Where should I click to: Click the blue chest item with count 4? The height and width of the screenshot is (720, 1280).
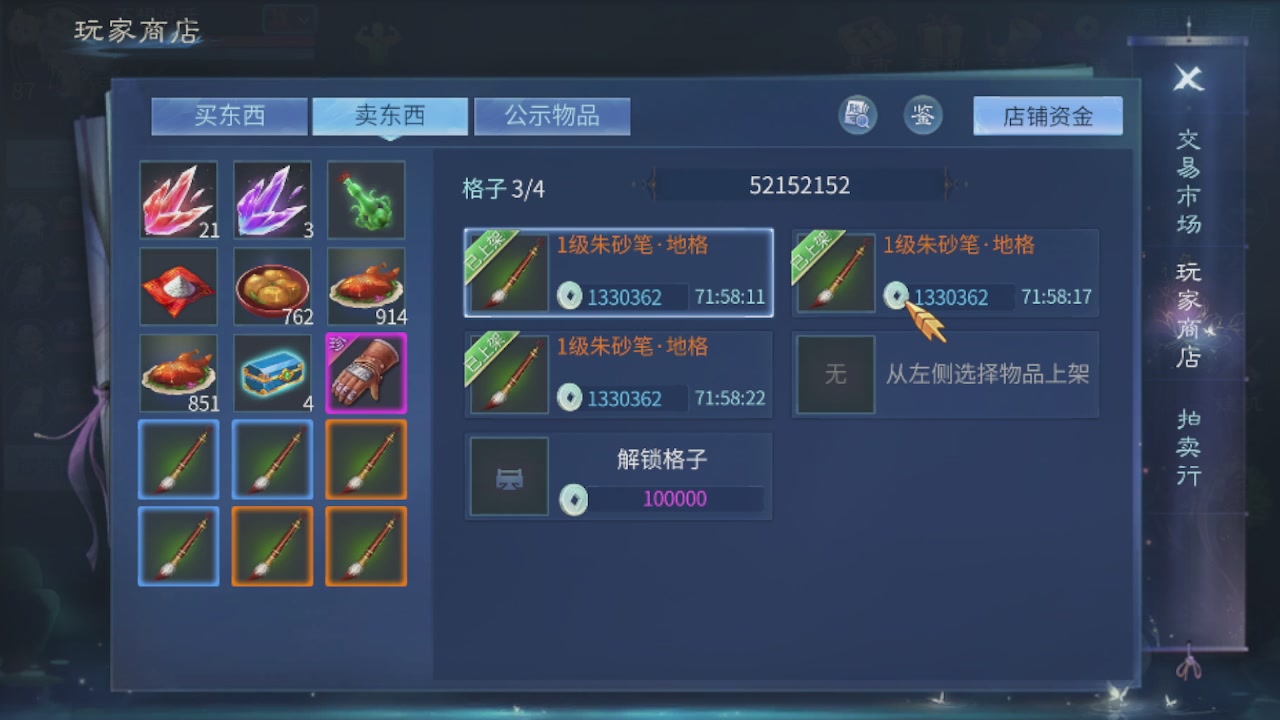tap(272, 373)
